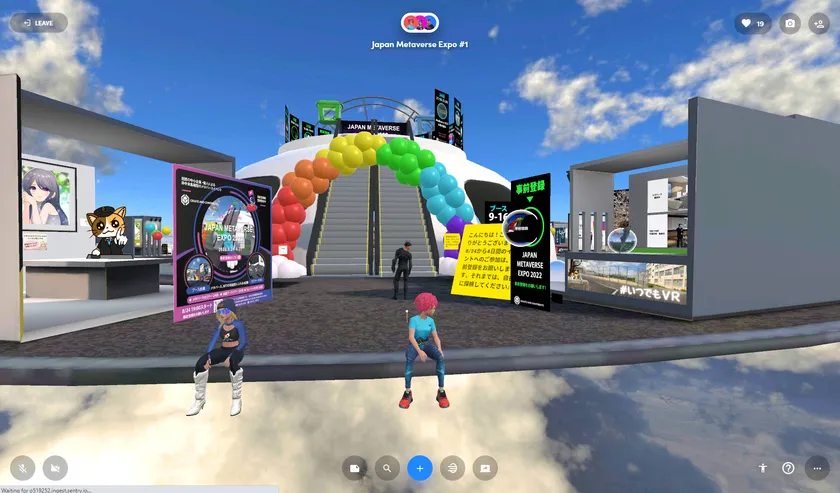Start screen sharing from the toolbar

click(x=485, y=467)
